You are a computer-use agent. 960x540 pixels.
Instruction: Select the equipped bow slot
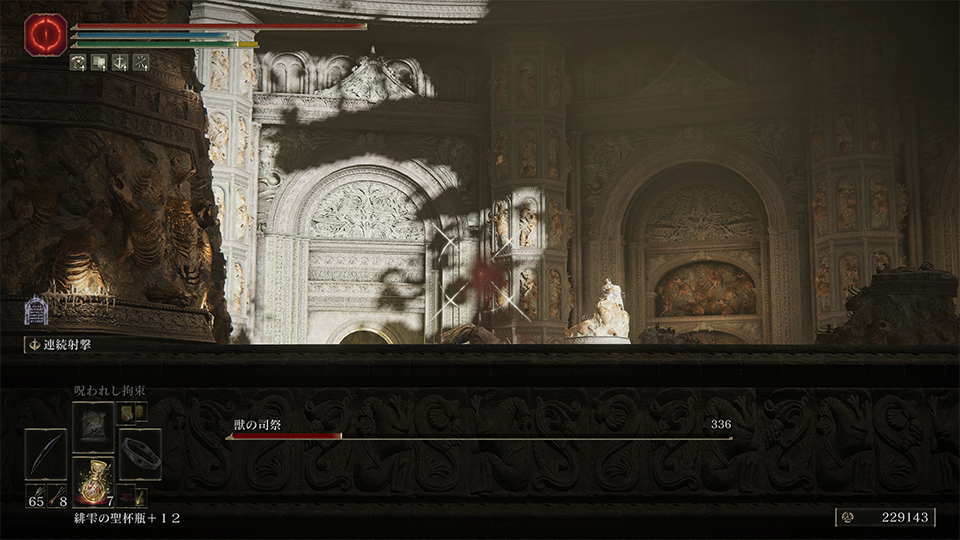pyautogui.click(x=45, y=454)
